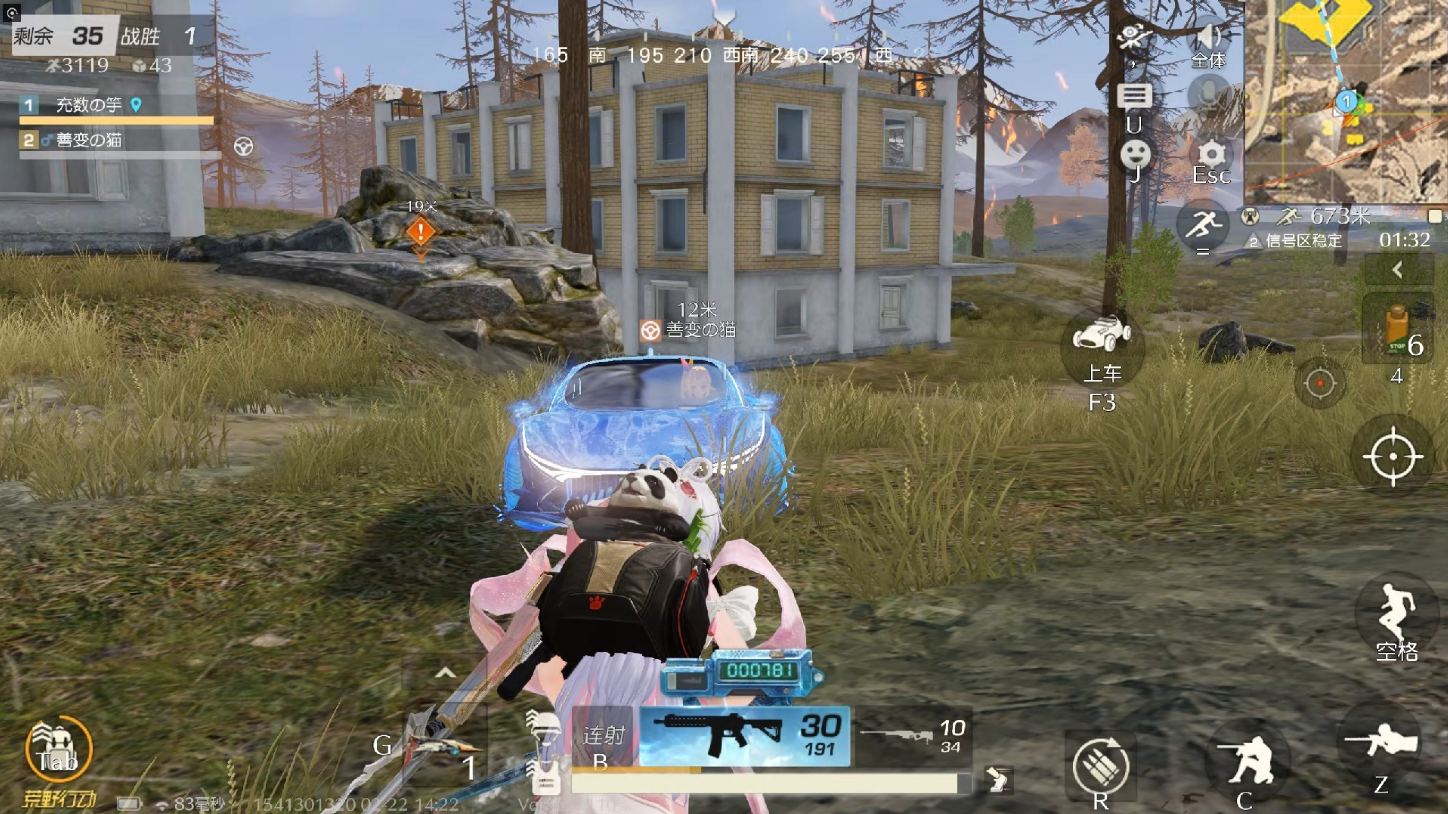Toggle the 全体 voice speaker channel
Screen dimensions: 1448x814
[1209, 40]
